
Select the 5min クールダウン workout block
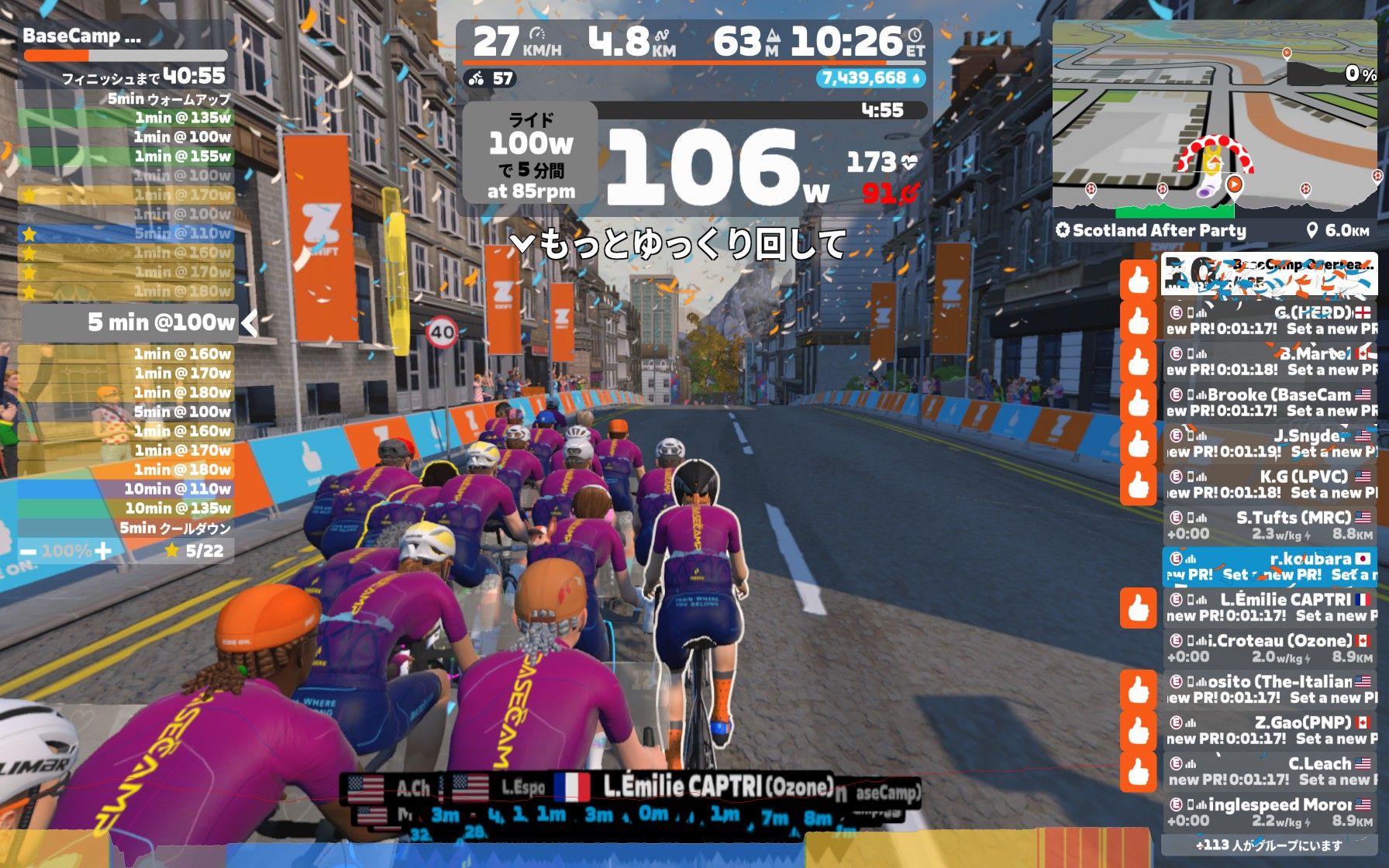126,529
